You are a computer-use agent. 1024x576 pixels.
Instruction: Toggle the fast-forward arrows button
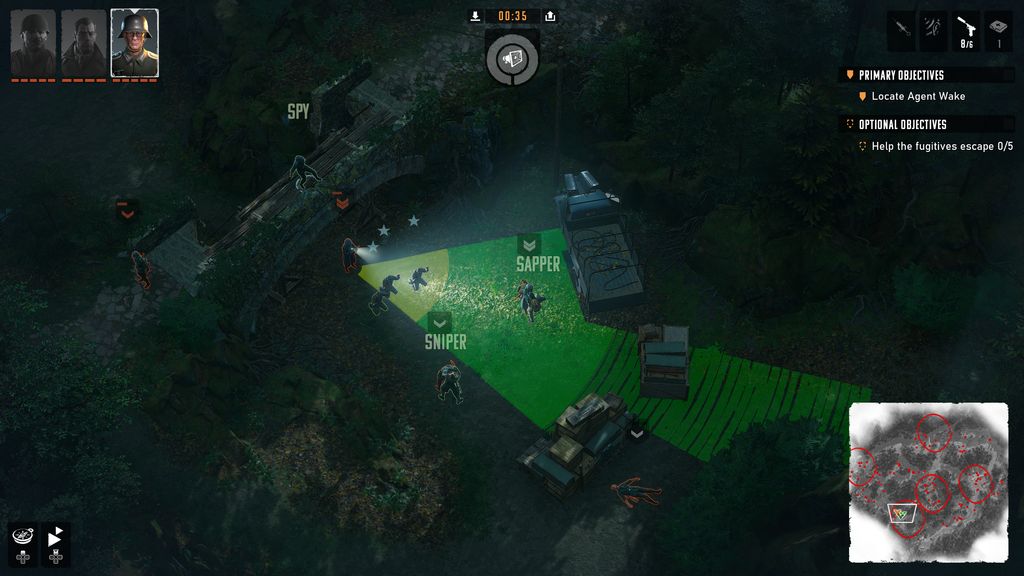[x=55, y=537]
